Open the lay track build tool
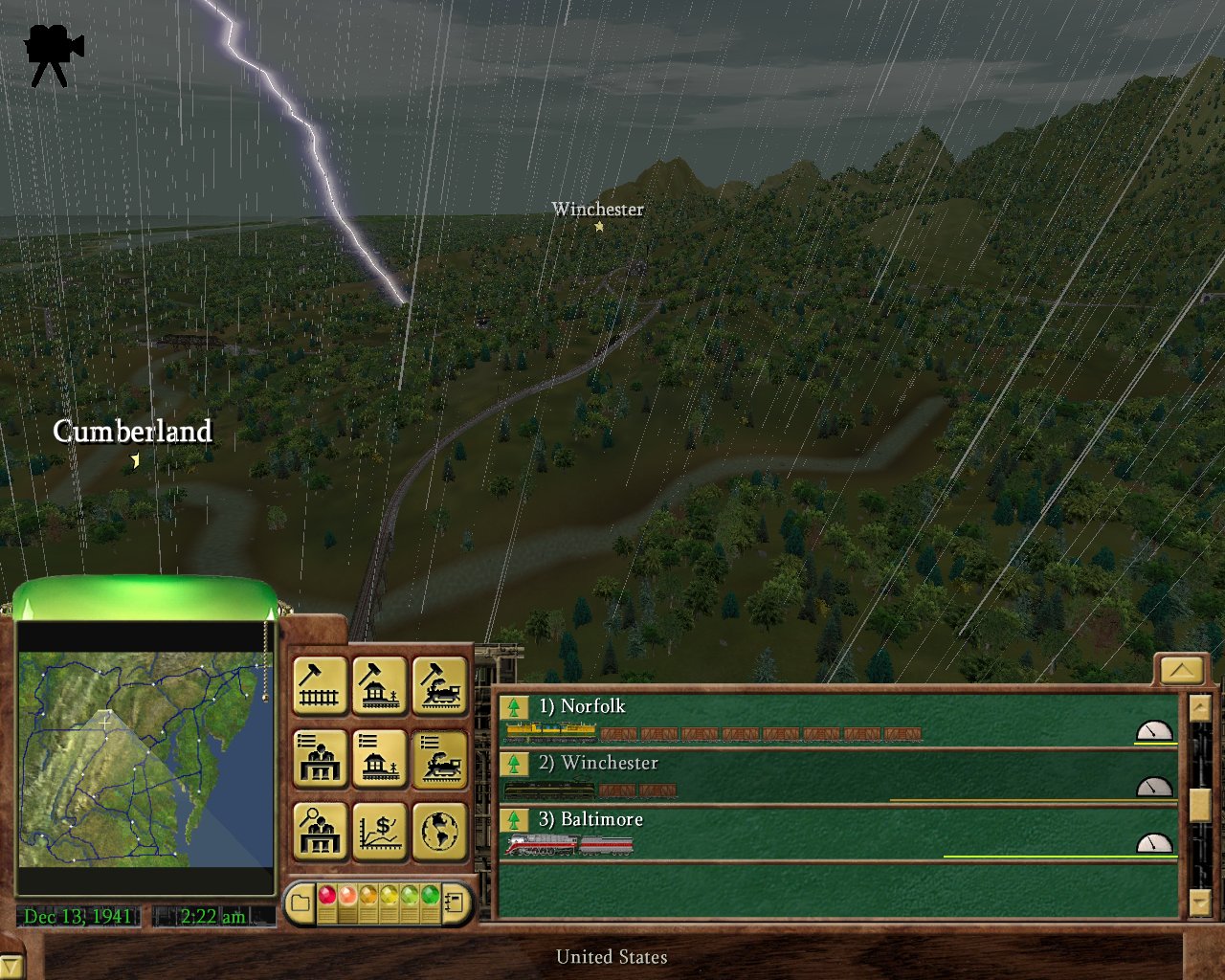 coord(319,685)
